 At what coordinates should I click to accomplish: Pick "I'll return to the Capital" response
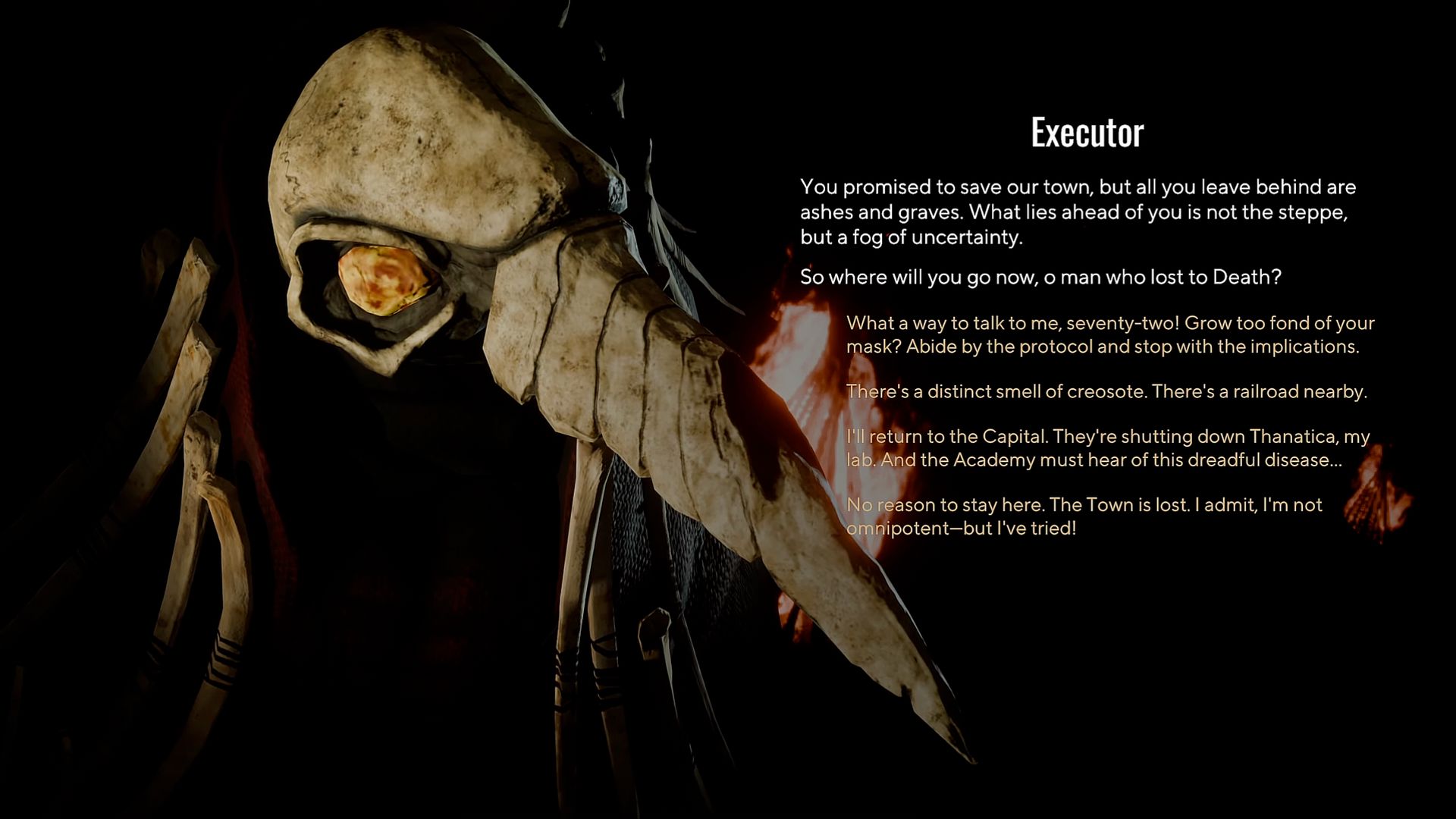coord(1107,448)
